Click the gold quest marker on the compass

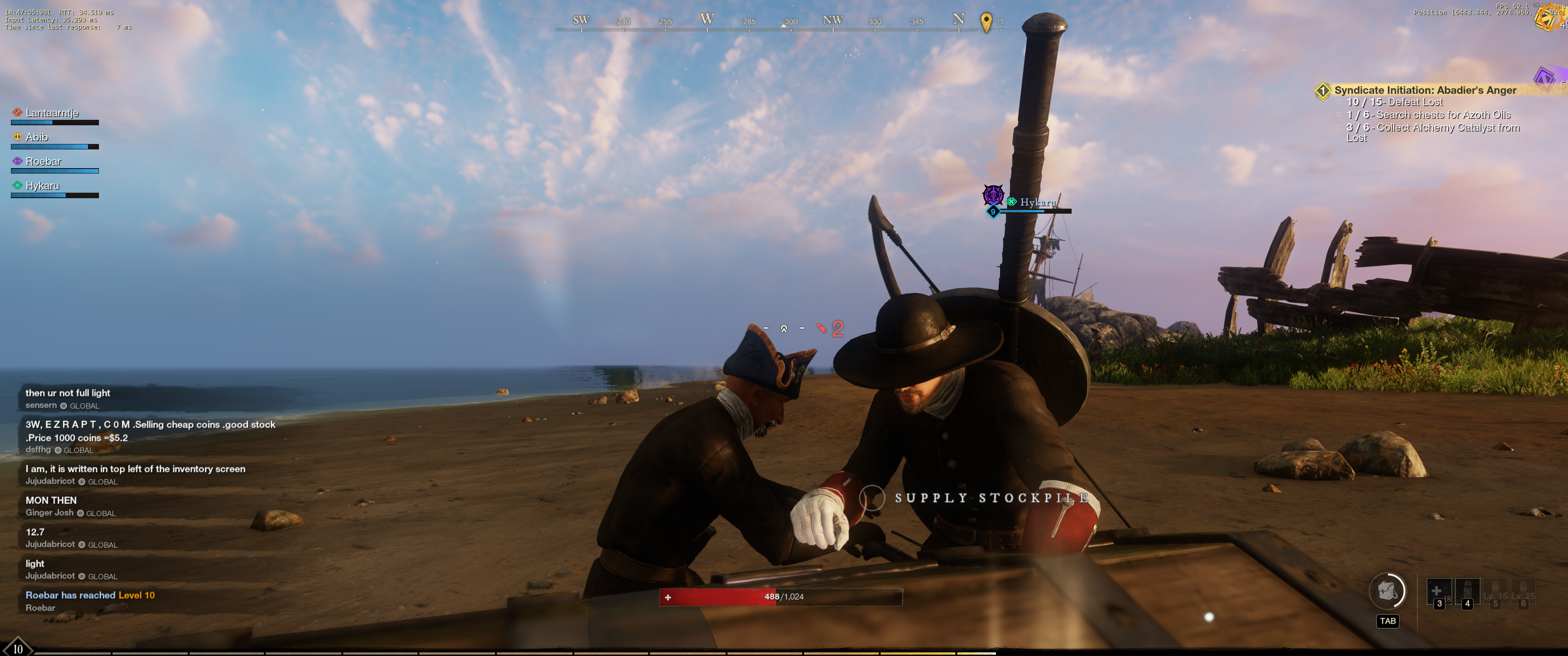pyautogui.click(x=986, y=22)
